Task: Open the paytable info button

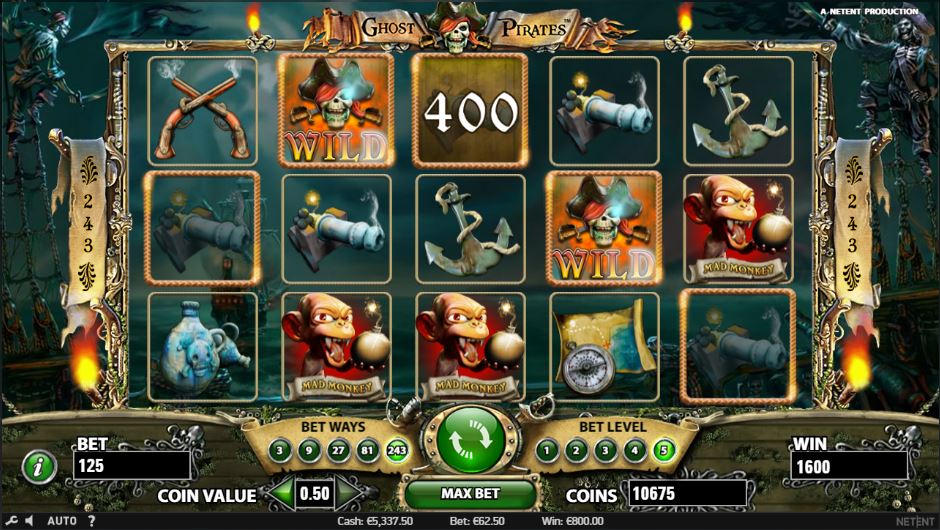Action: pyautogui.click(x=38, y=465)
